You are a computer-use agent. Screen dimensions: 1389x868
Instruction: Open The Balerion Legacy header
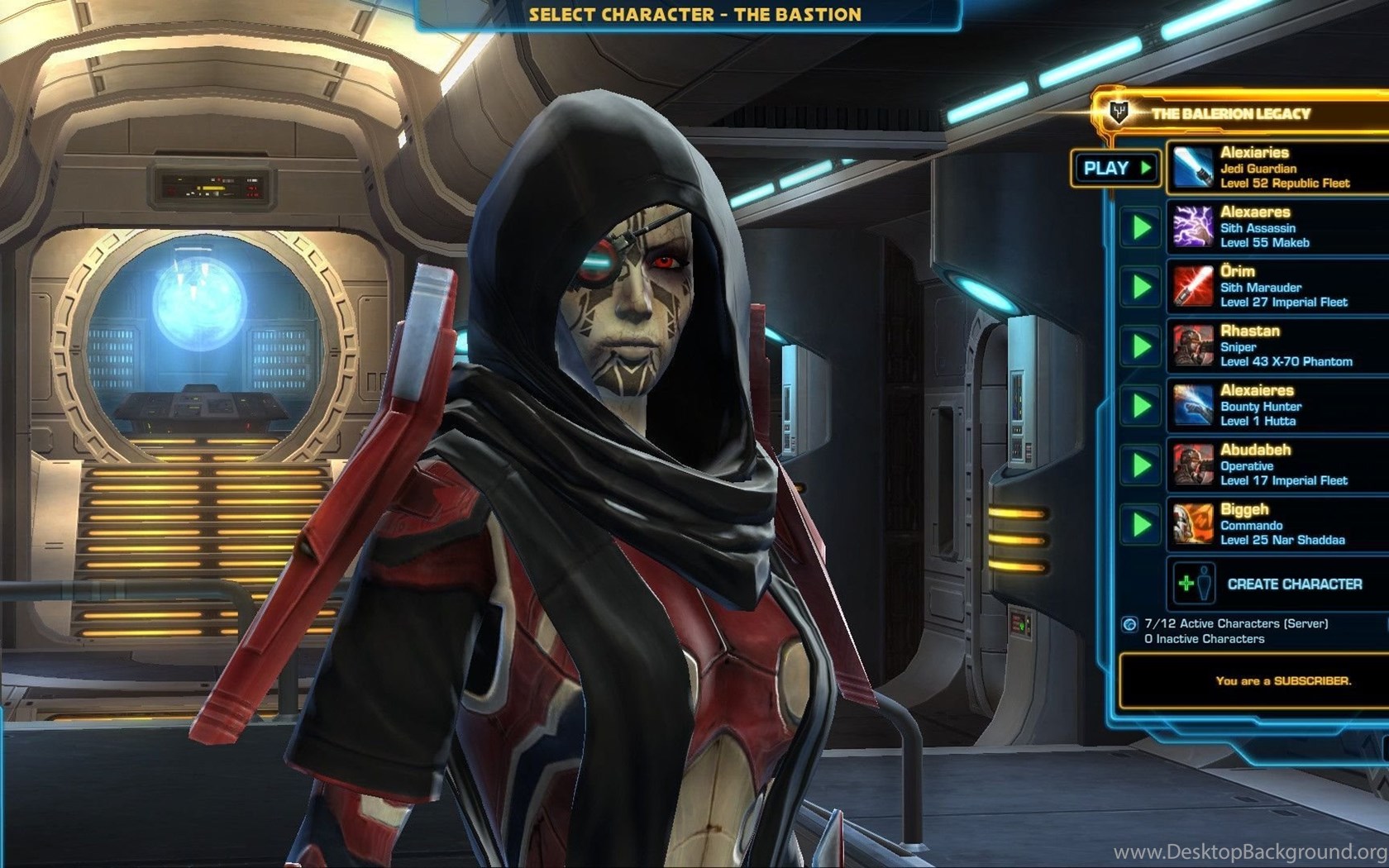coord(1230,113)
